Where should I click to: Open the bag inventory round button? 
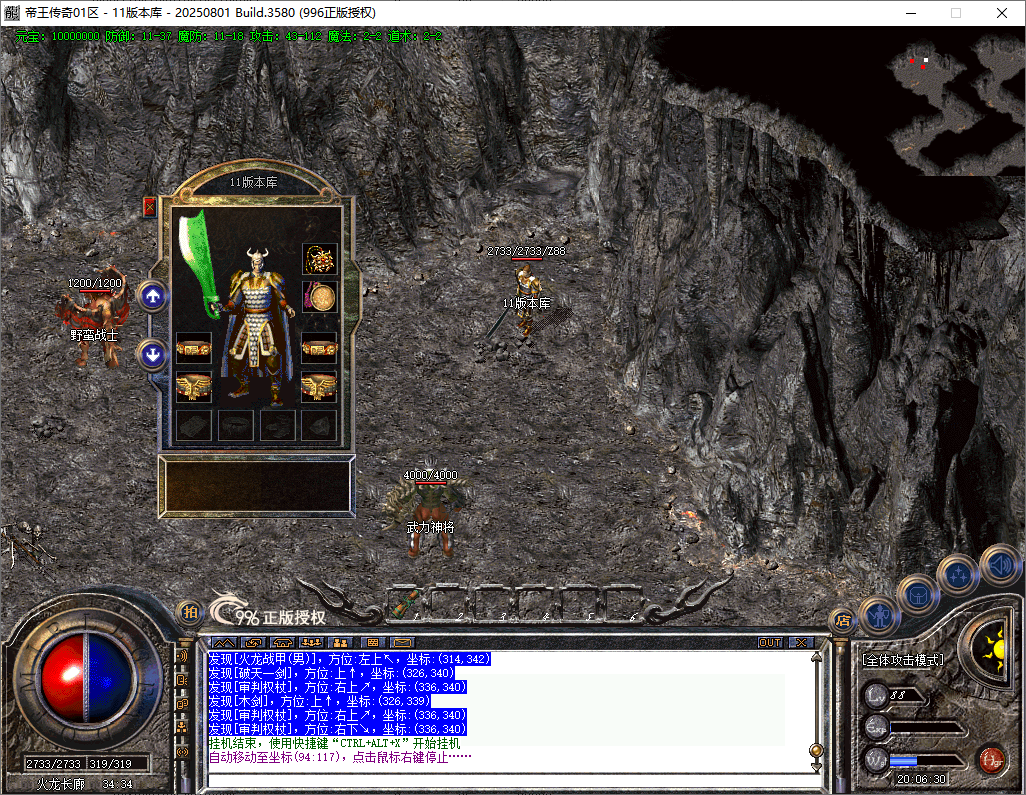(x=918, y=594)
